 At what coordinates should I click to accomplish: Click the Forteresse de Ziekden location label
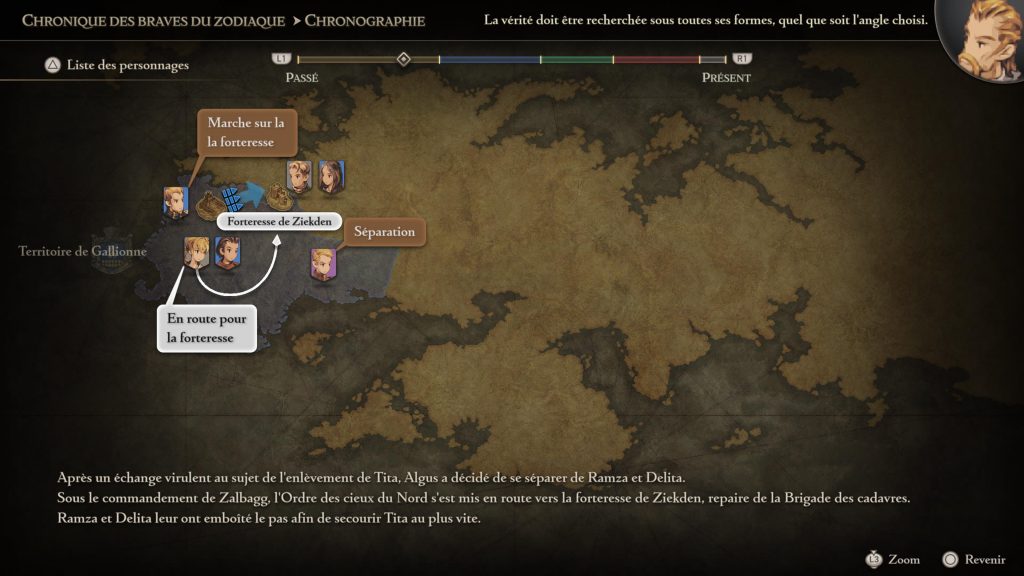[x=279, y=221]
